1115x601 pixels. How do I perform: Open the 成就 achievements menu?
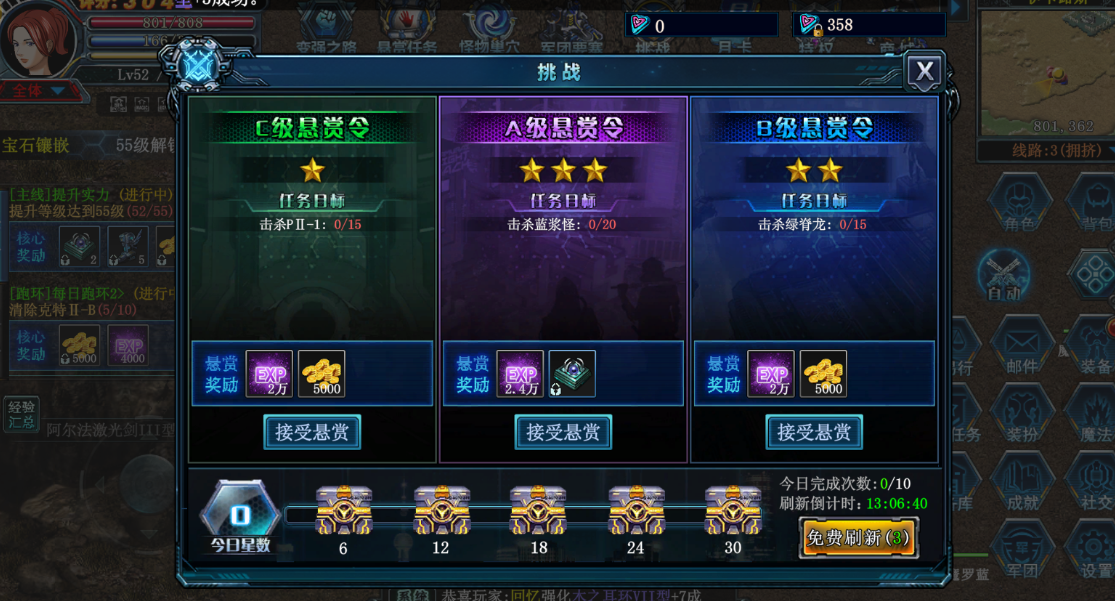point(1022,483)
